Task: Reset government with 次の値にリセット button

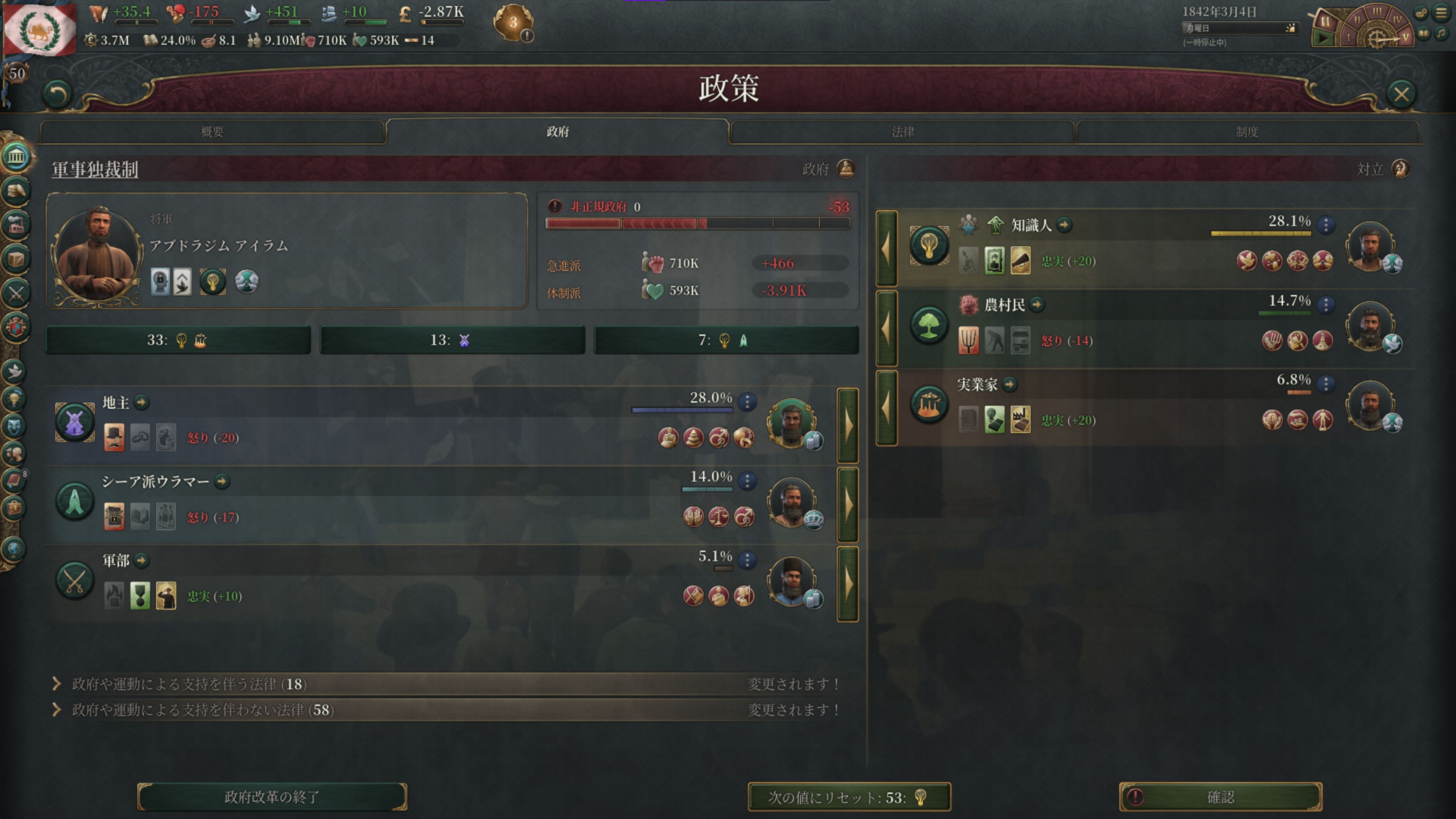Action: coord(849,796)
